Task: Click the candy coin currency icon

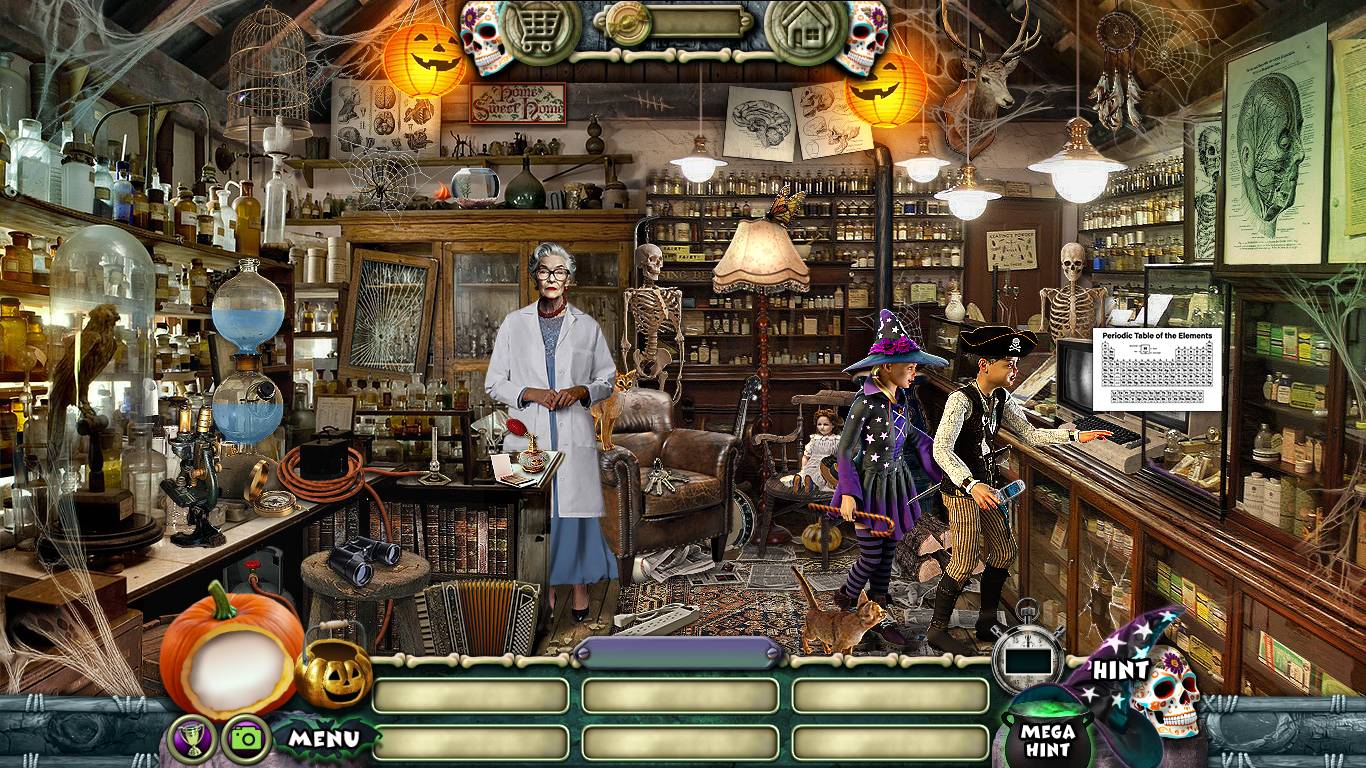Action: [x=630, y=22]
